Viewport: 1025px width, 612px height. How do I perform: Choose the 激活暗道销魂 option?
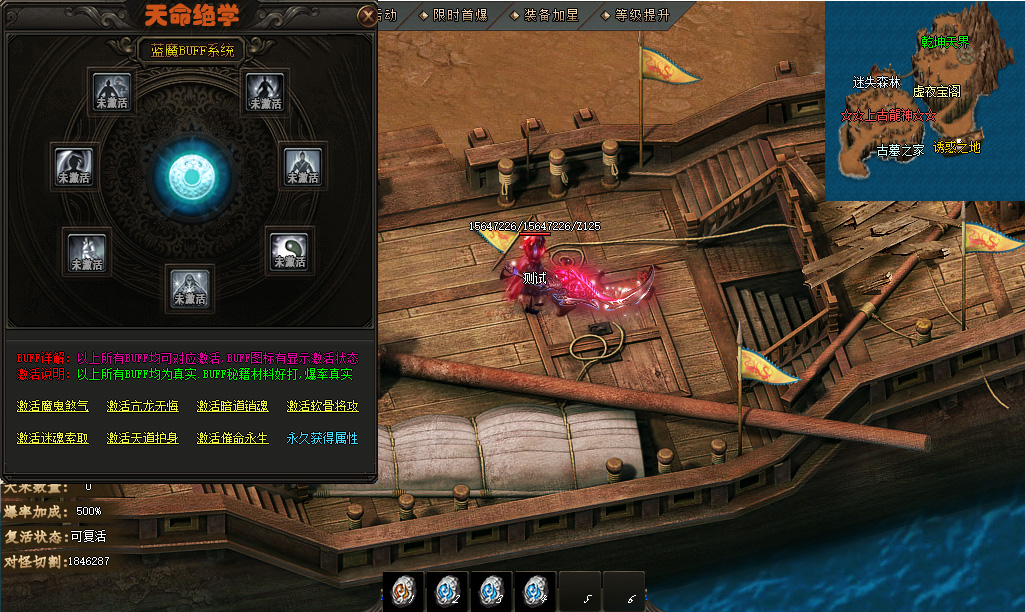(x=233, y=406)
